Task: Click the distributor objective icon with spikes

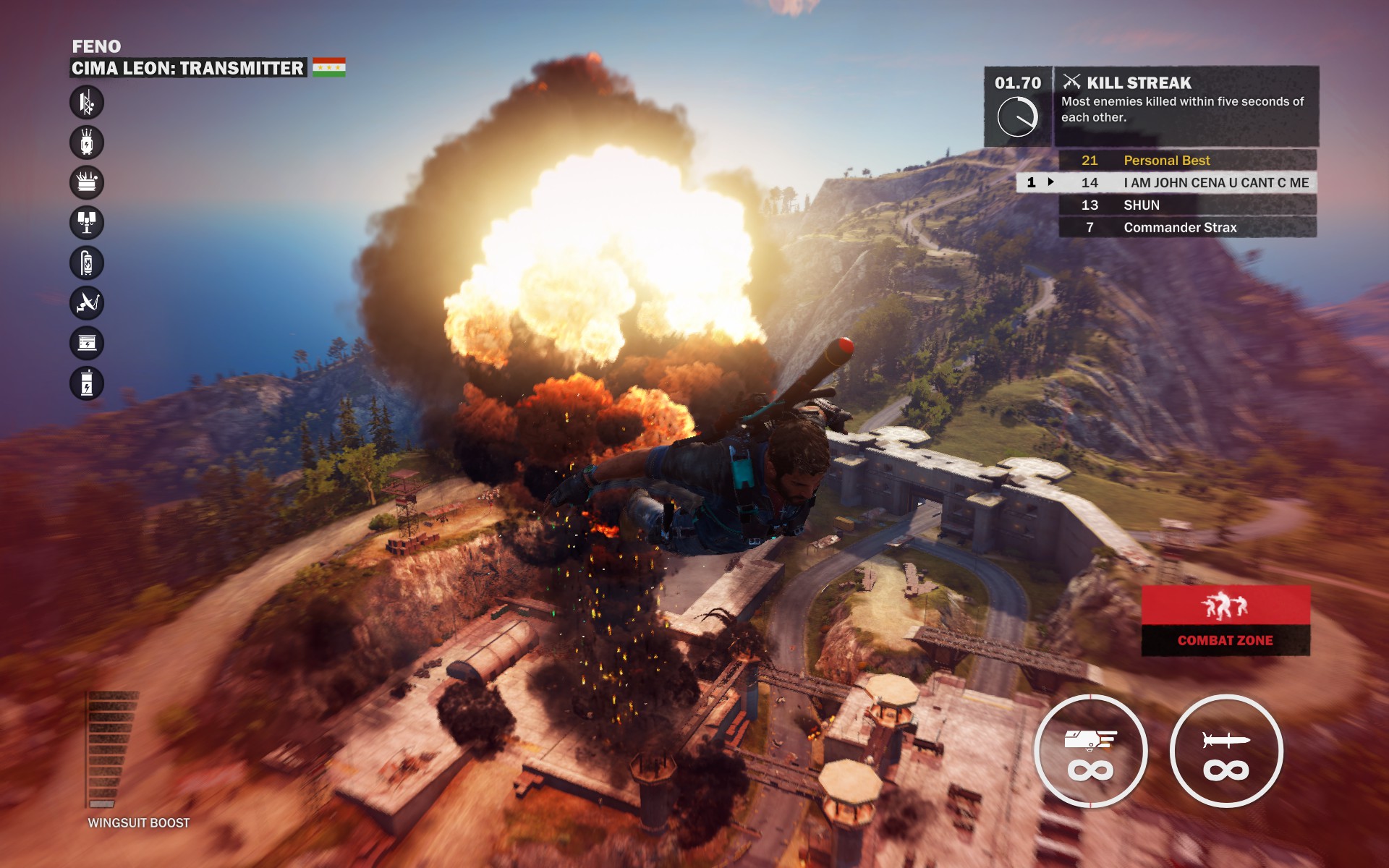Action: click(x=87, y=182)
